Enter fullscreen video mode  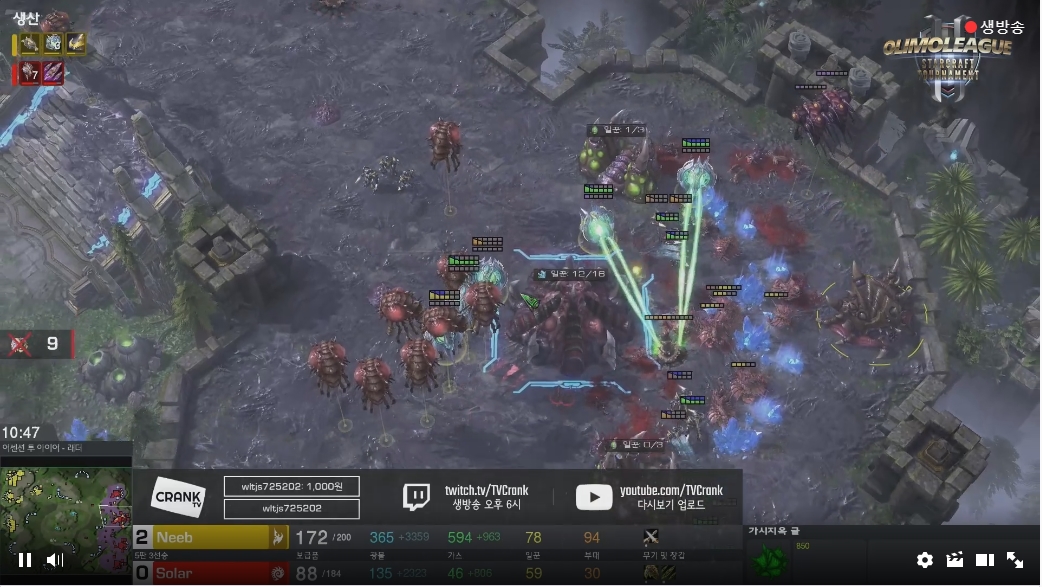click(1014, 560)
